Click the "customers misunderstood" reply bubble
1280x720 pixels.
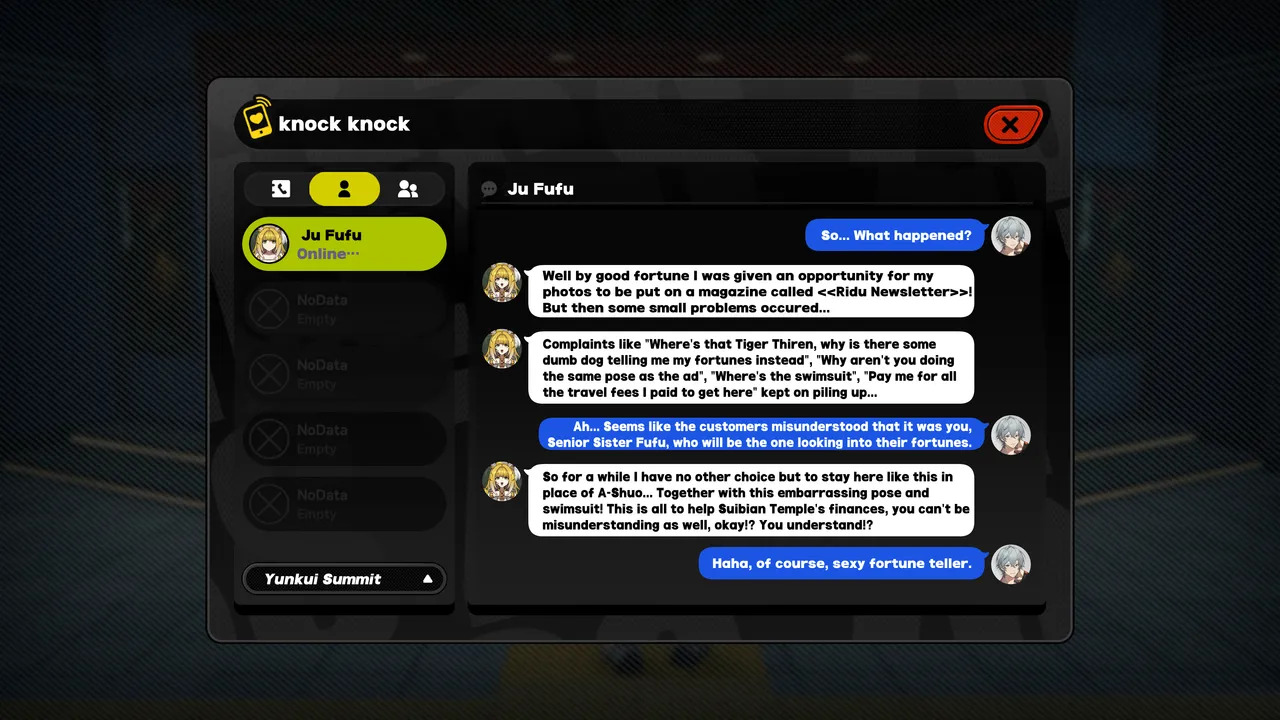click(760, 434)
